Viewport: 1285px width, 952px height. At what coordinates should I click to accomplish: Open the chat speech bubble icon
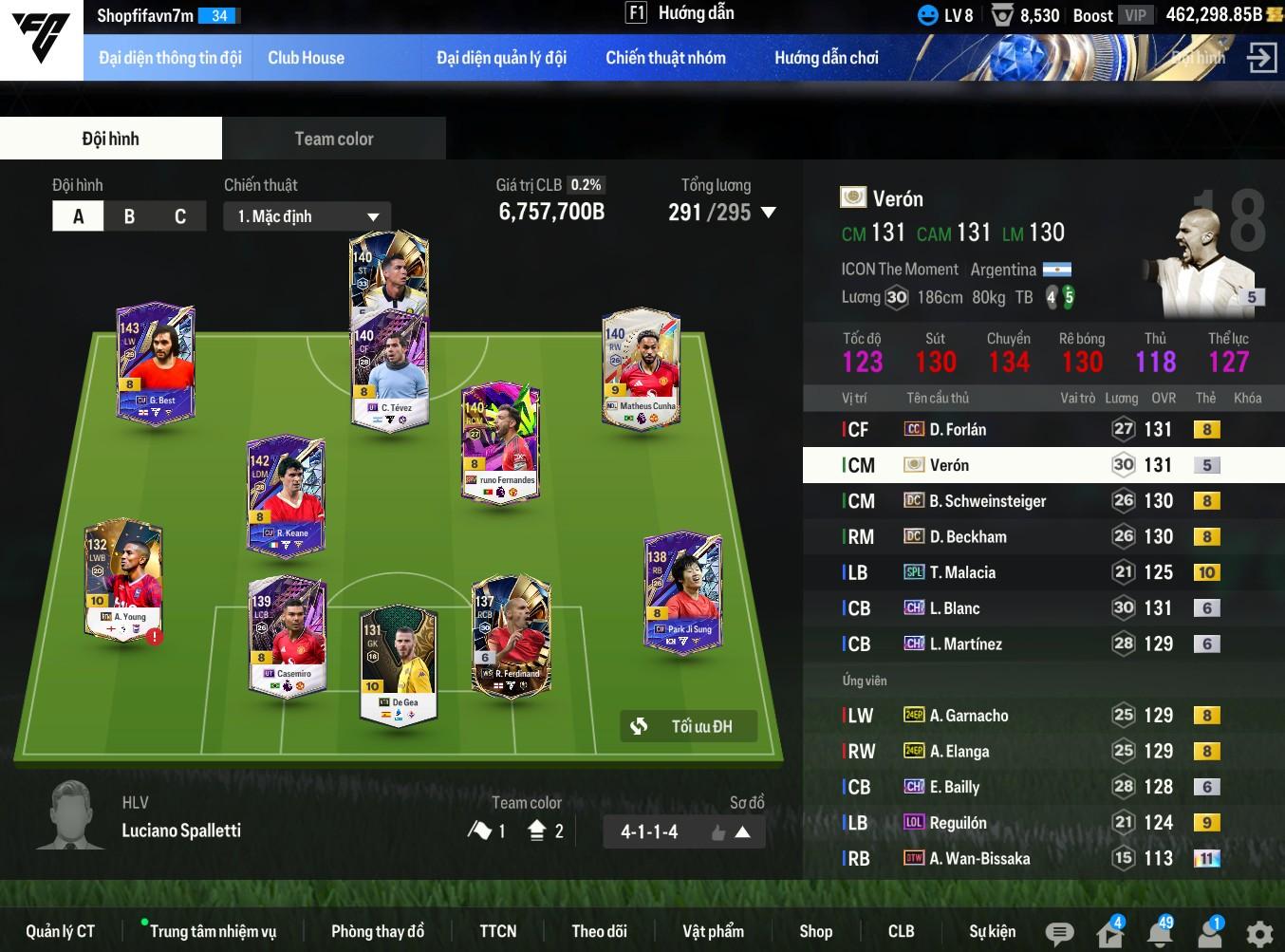pos(1059,933)
